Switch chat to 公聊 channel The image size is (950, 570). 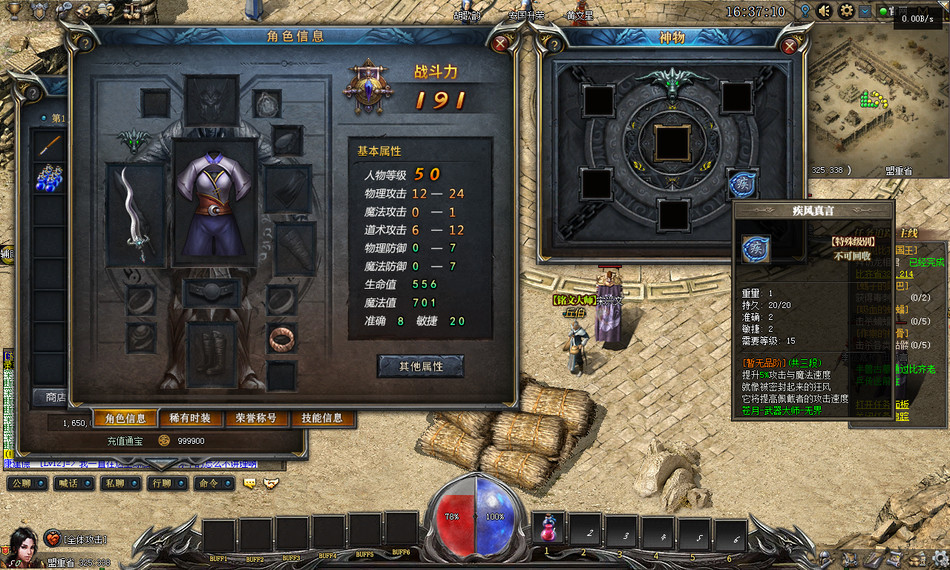22,483
